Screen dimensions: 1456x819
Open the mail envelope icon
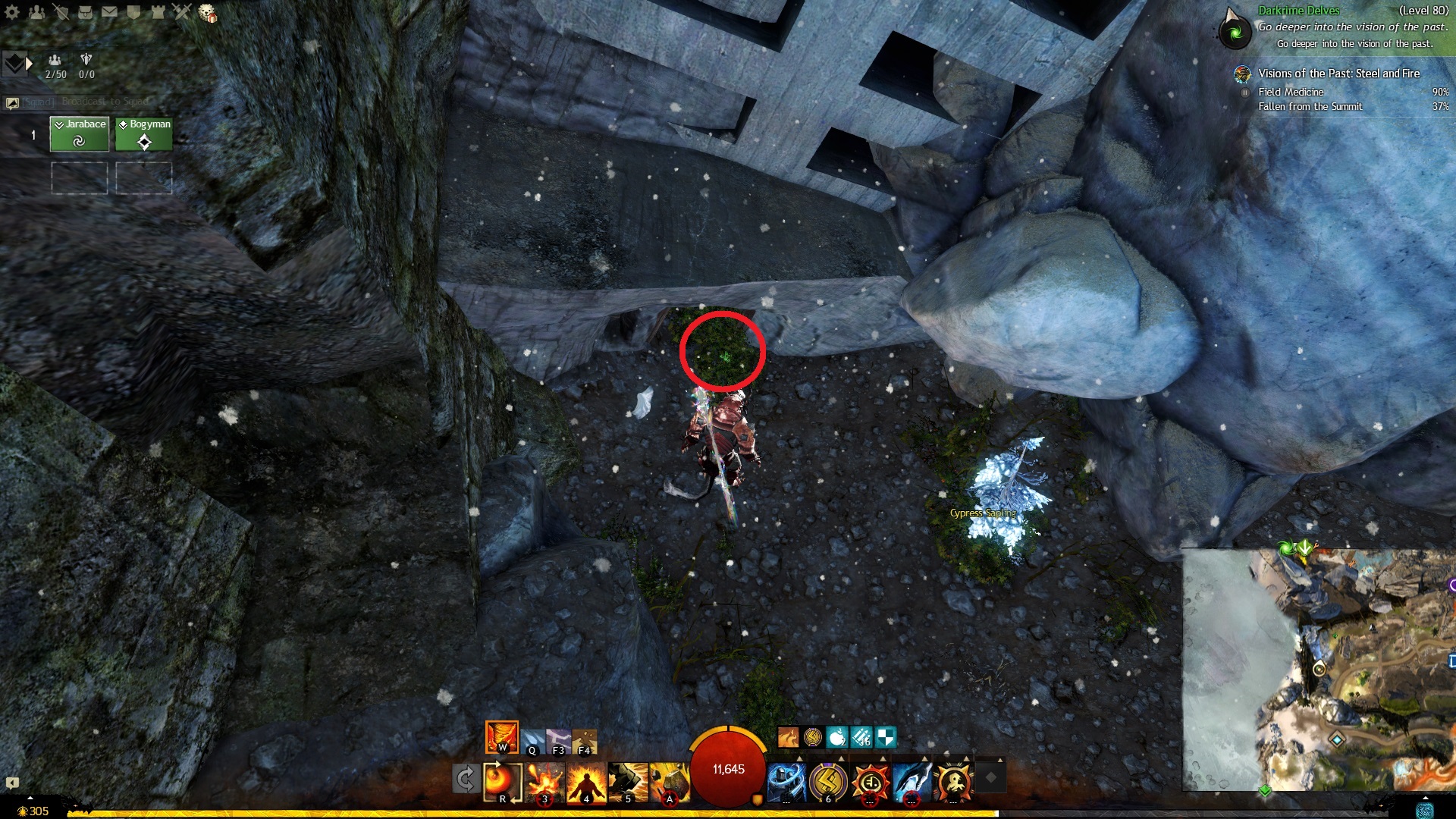pos(109,11)
